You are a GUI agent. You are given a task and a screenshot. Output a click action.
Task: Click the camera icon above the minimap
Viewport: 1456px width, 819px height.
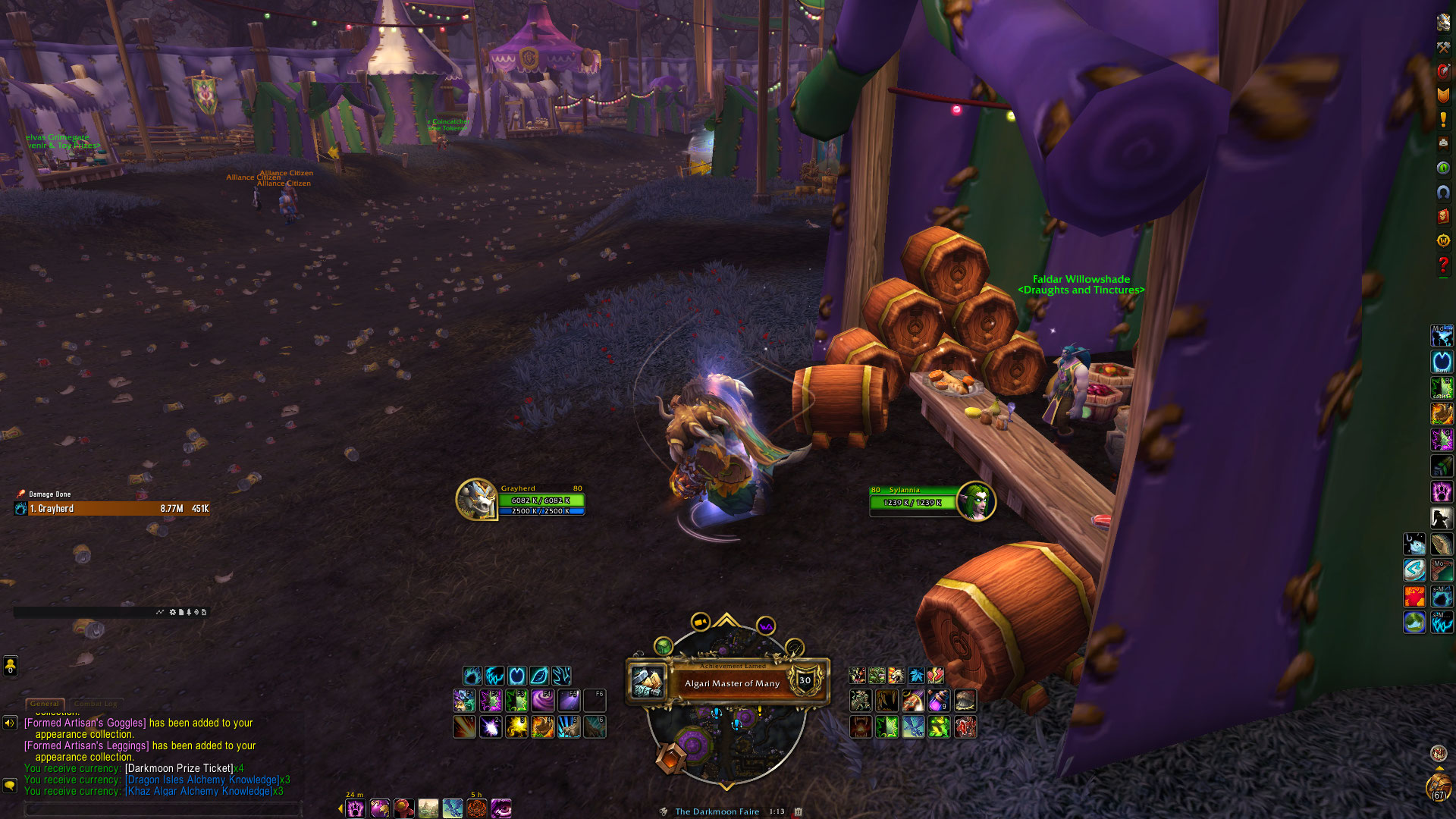(x=700, y=623)
